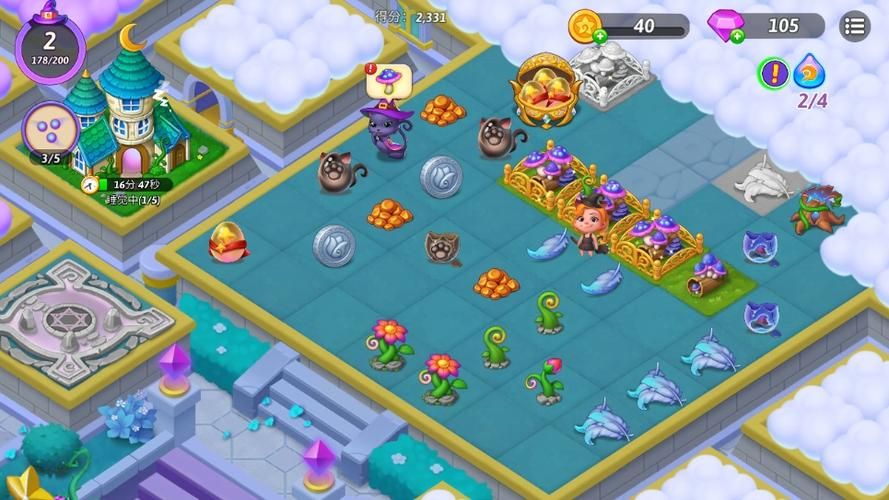
Task: Select the purple orbs 3/5 icon
Action: (x=50, y=129)
